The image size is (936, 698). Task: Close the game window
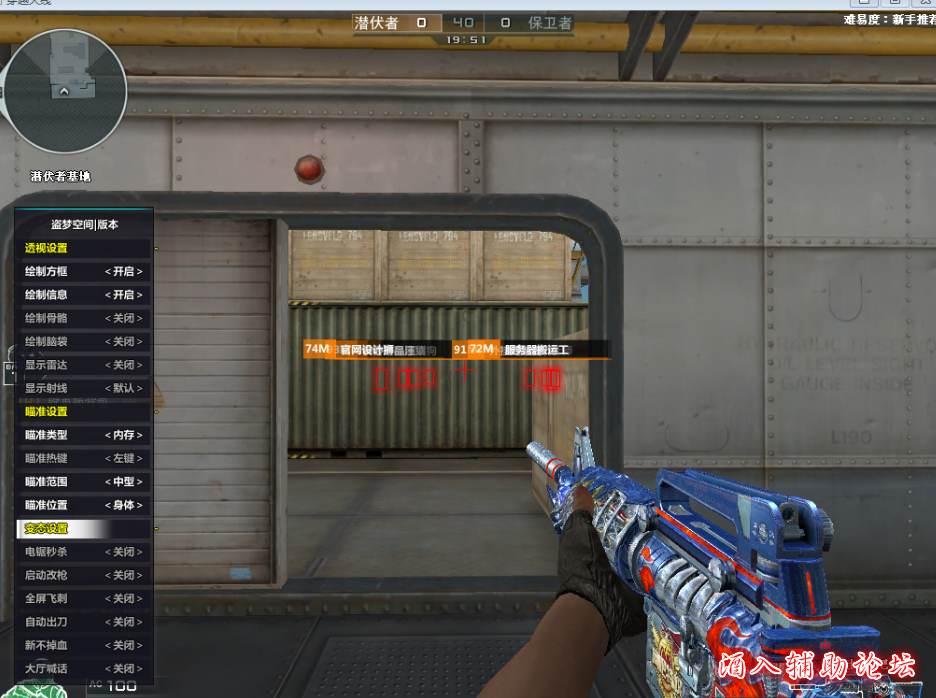[924, 3]
